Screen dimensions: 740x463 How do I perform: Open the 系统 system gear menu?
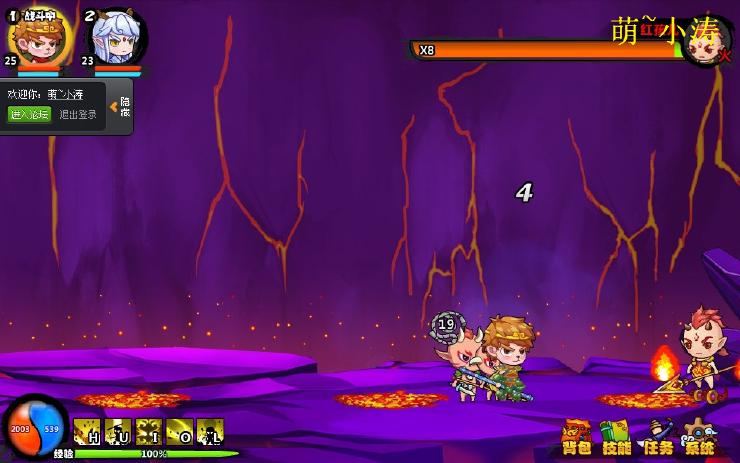click(x=699, y=437)
